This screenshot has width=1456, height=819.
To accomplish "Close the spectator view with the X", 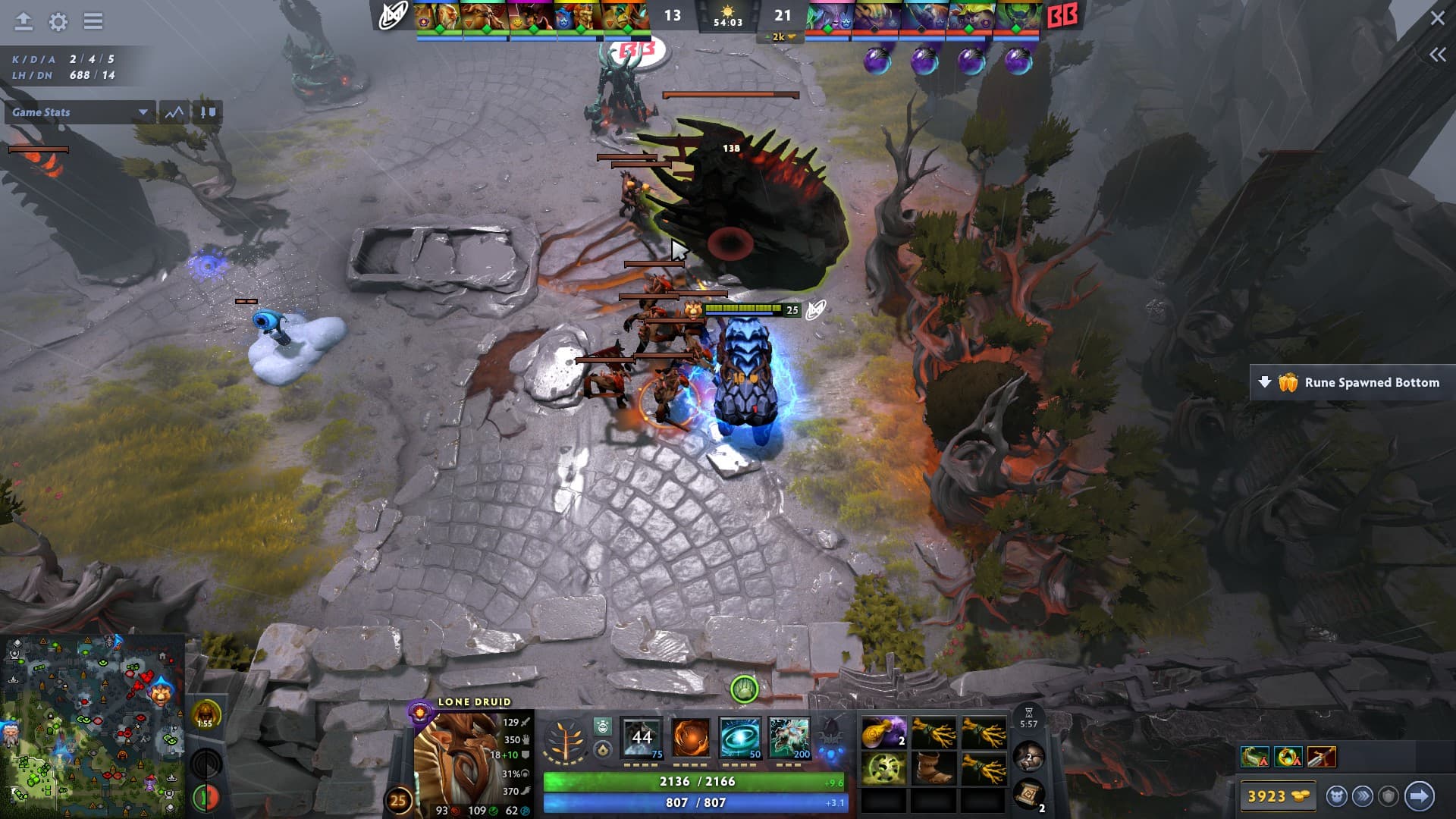I will coord(1437,18).
